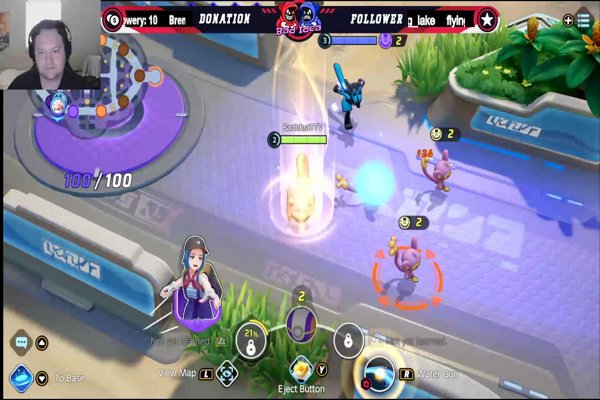Select the locked move slot beside Water Gun
Viewport: 600px width, 400px height.
347,340
